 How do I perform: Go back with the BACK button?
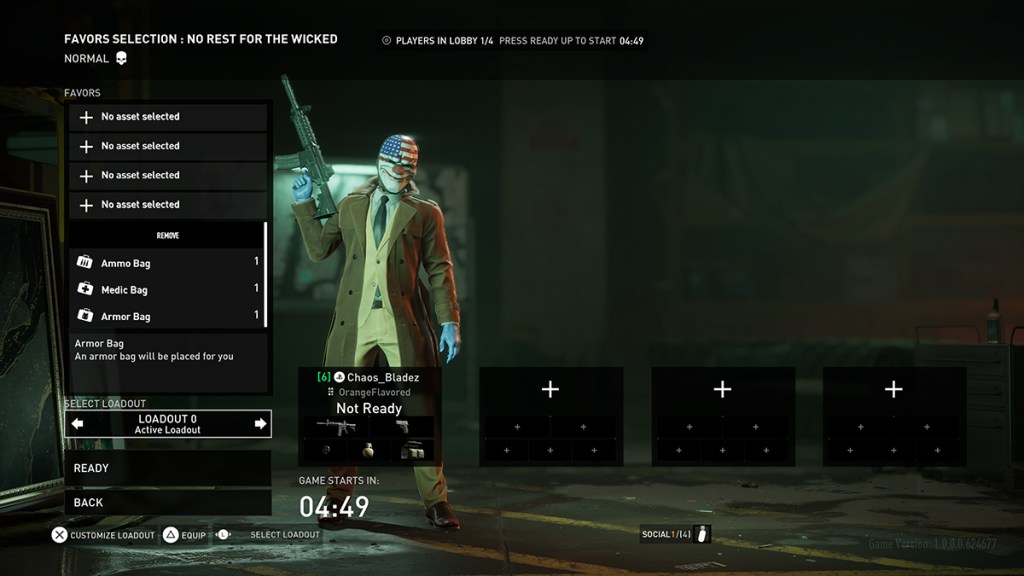(x=167, y=502)
